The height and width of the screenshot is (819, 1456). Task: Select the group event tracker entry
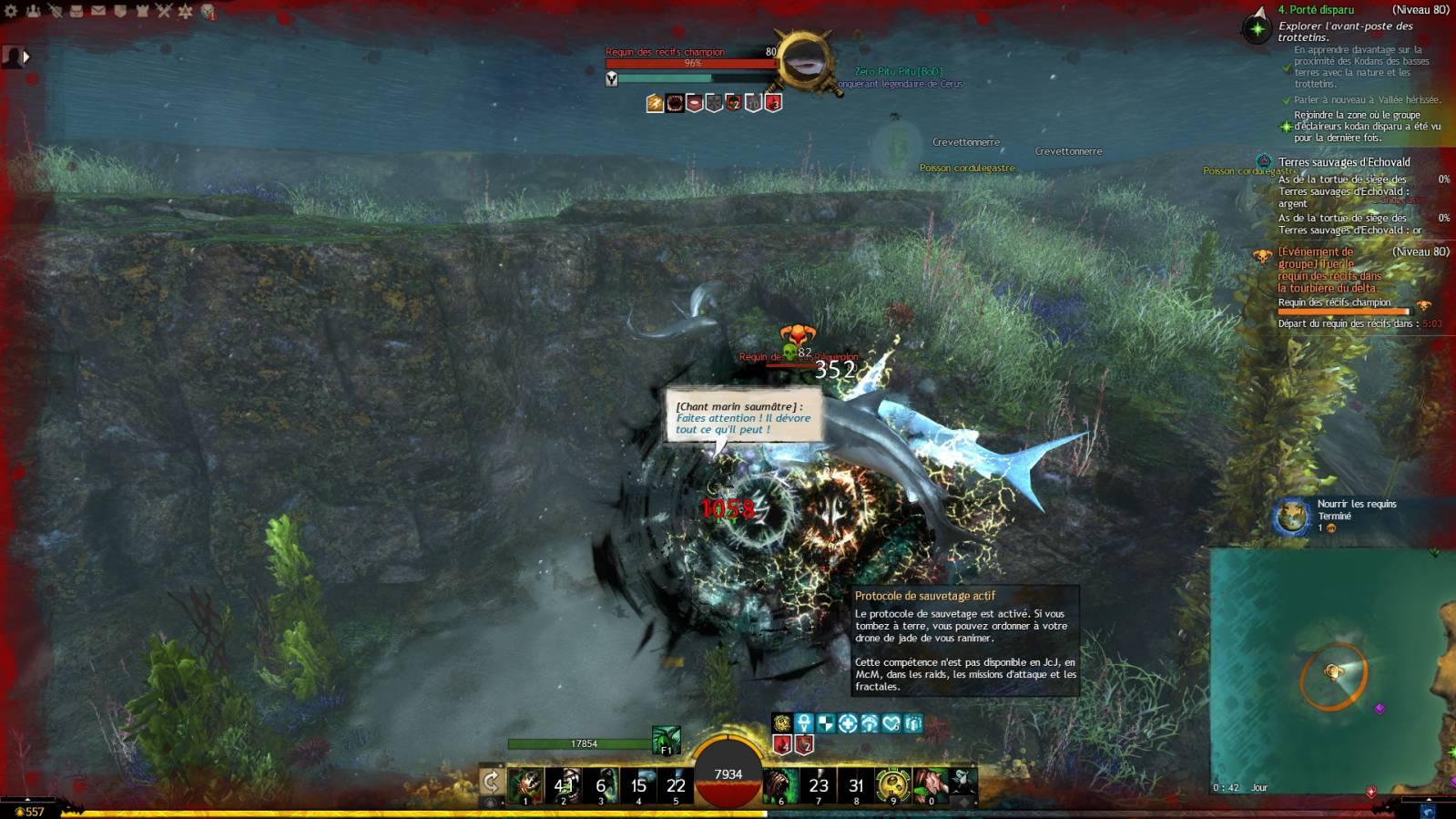(x=1329, y=270)
